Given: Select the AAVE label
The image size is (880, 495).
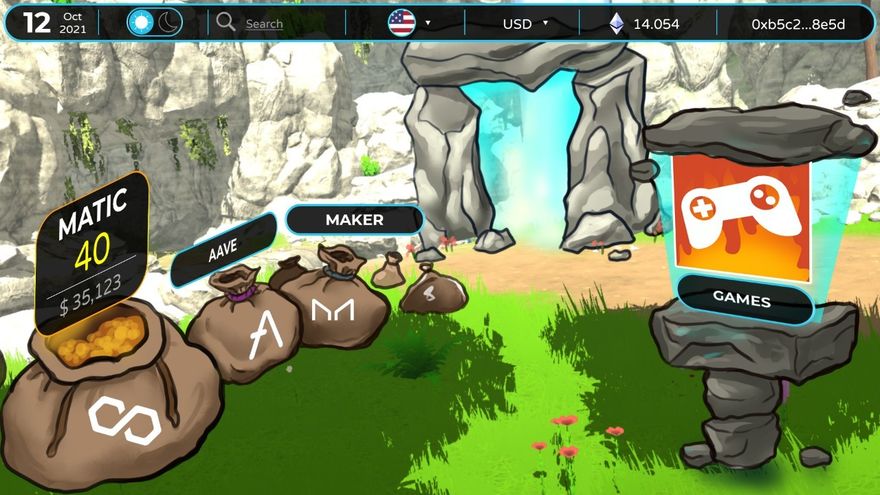Looking at the screenshot, I should click(x=223, y=250).
